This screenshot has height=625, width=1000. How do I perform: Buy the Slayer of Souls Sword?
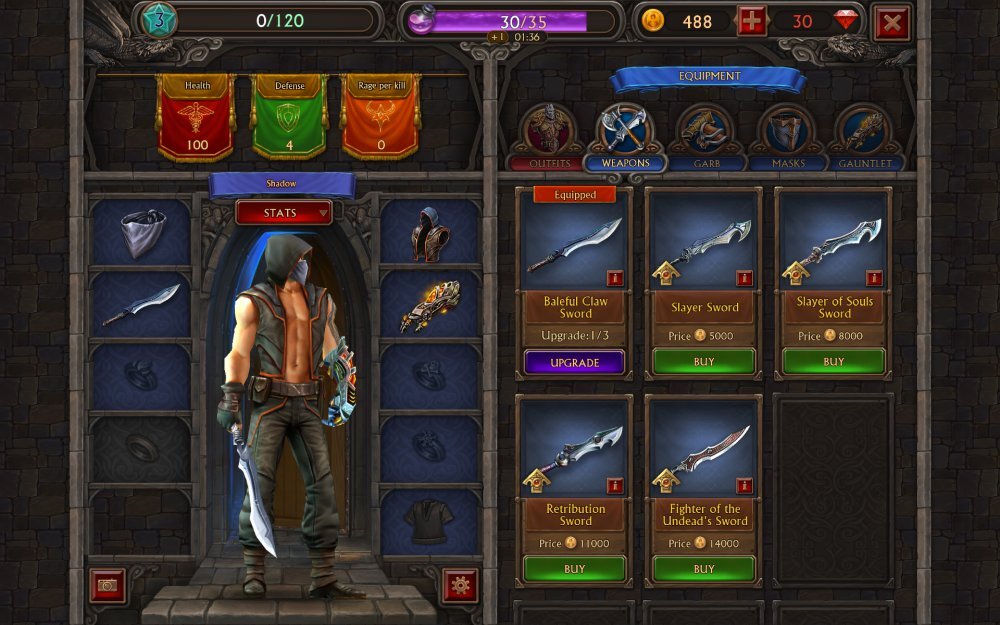tap(834, 362)
